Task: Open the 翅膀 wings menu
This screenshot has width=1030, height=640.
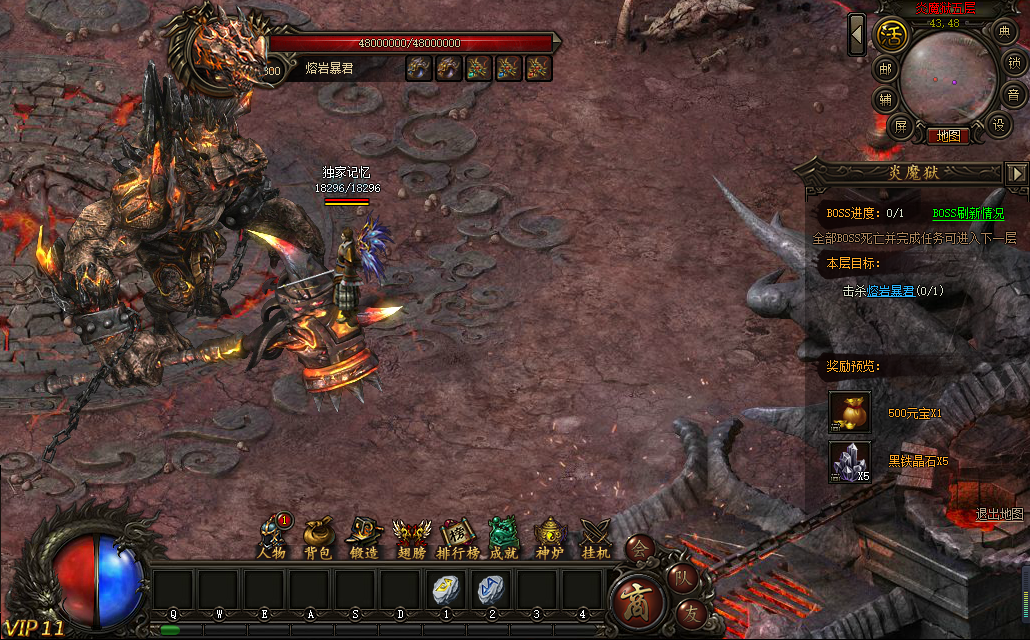Action: (411, 537)
